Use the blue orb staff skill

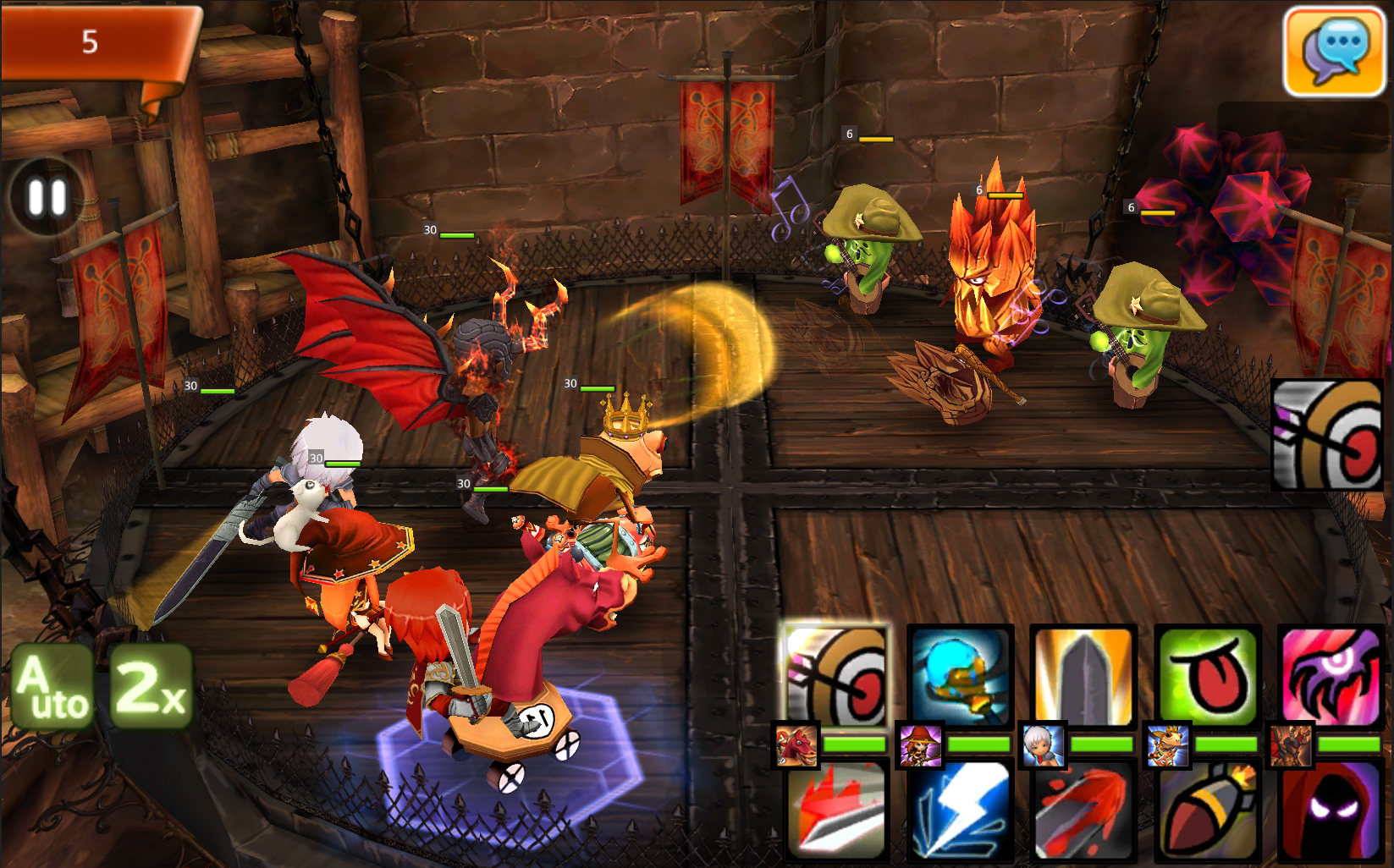point(960,676)
